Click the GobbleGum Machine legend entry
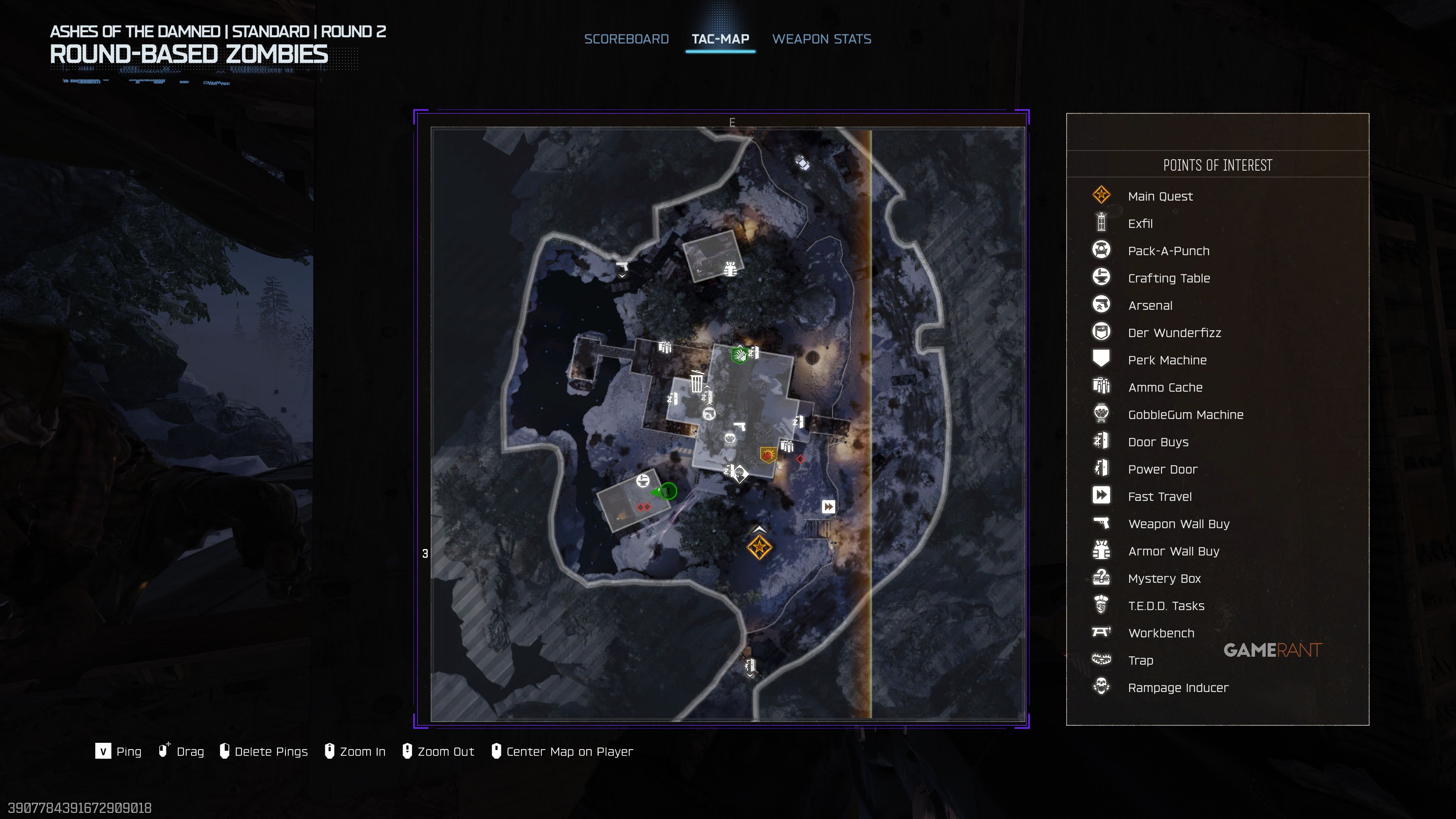Screen dimensions: 1456x819 coord(1185,415)
